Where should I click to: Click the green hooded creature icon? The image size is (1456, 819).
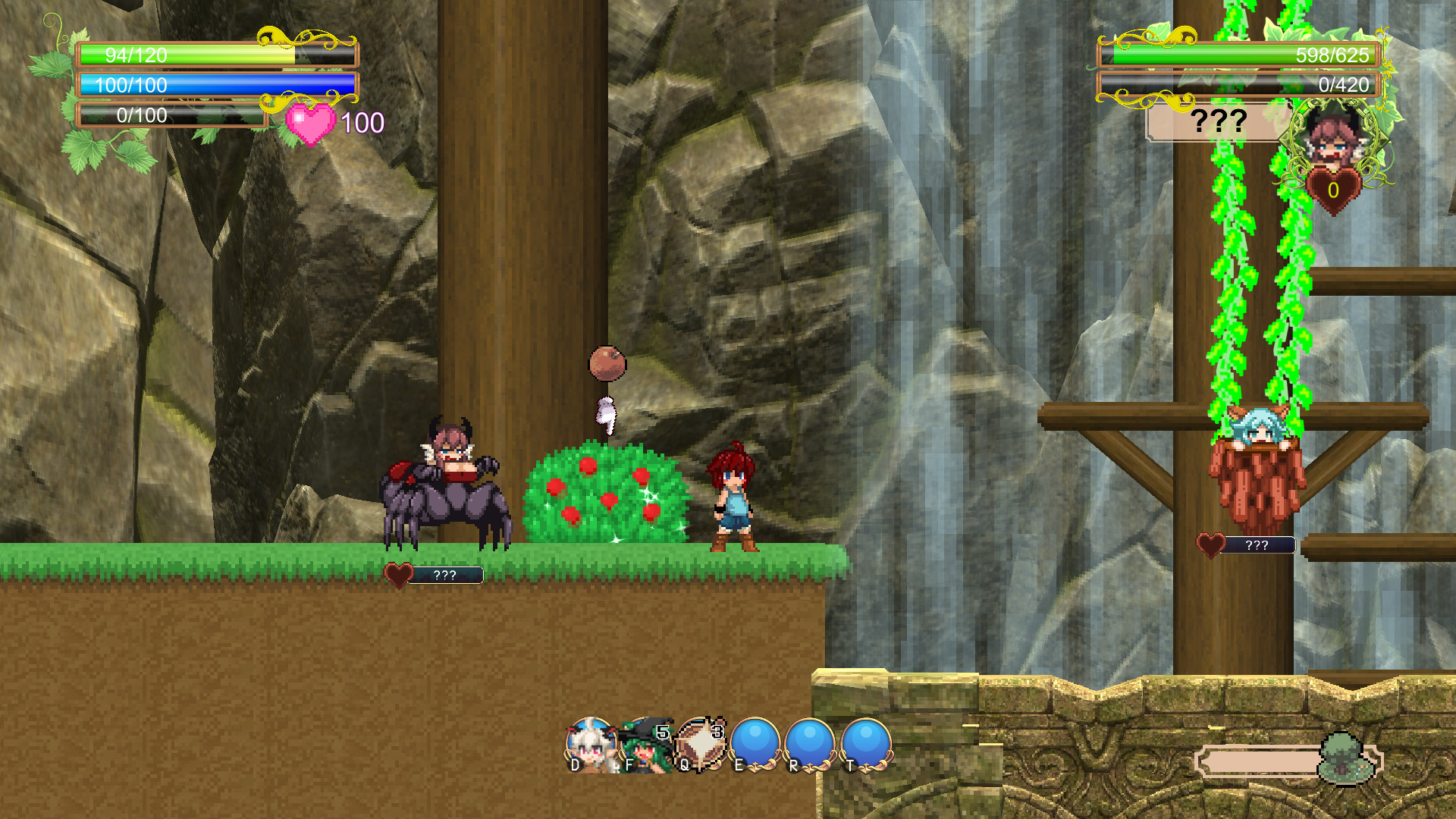[x=1345, y=758]
